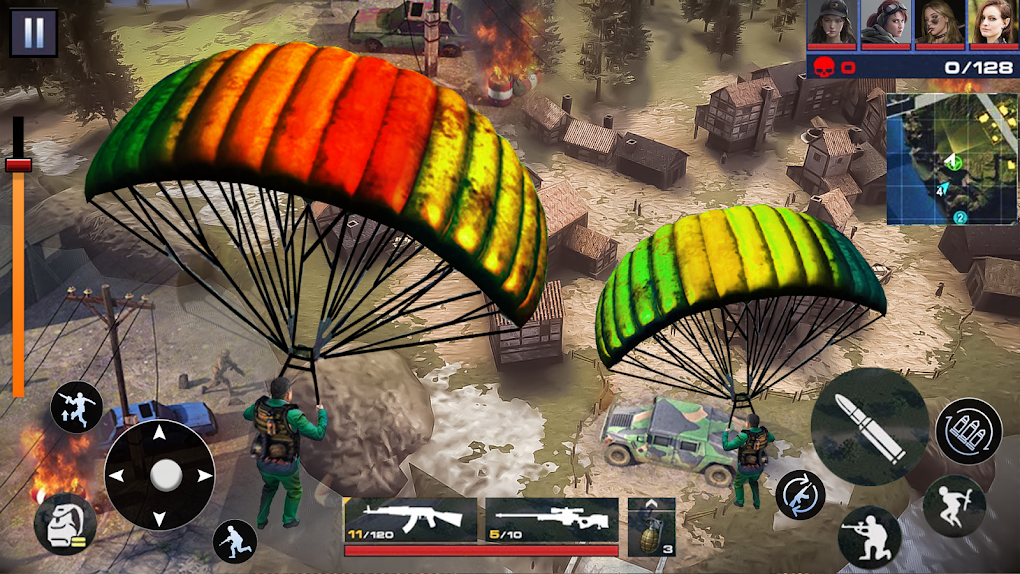Tap the orange vertical slider handle
Viewport: 1020px width, 574px height.
(x=18, y=164)
